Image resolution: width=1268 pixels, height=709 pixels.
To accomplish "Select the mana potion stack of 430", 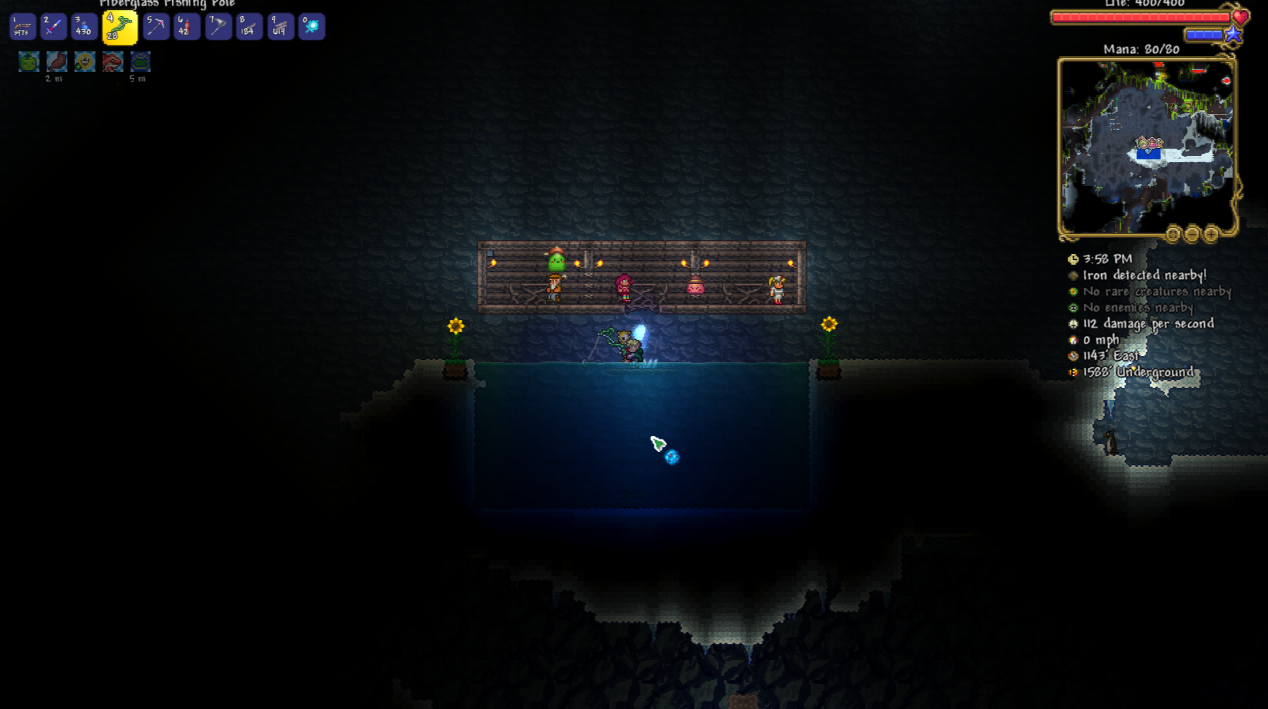I will 84,27.
